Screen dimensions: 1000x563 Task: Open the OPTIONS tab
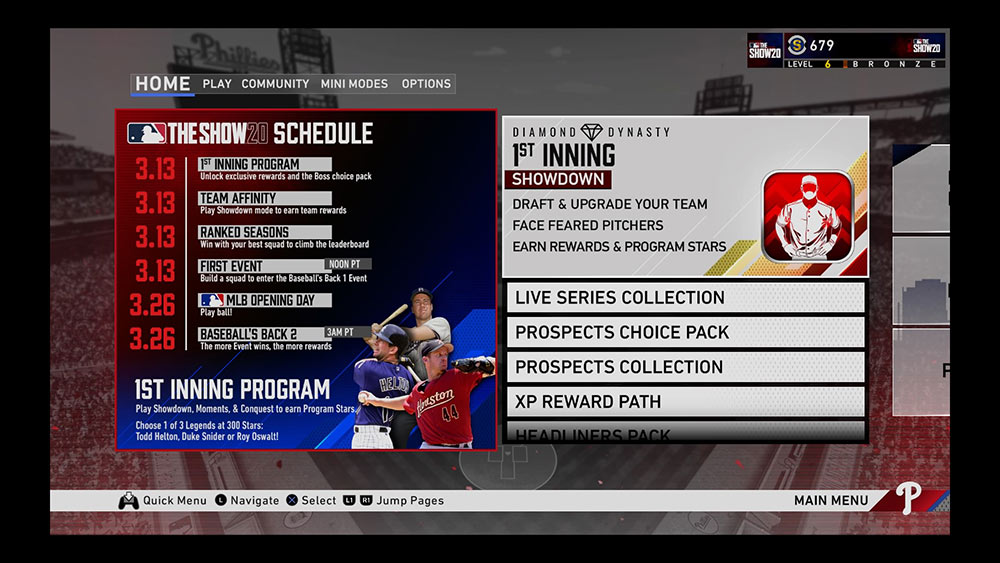[x=426, y=84]
